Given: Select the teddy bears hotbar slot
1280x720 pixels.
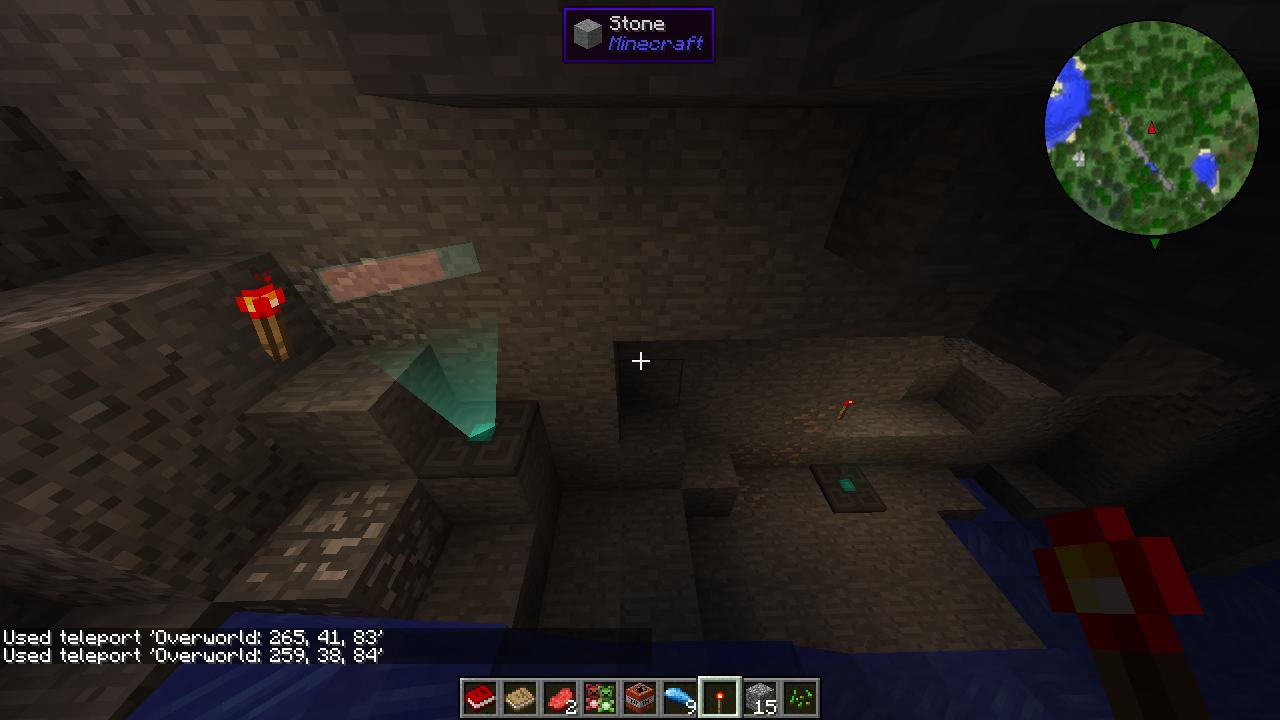Looking at the screenshot, I should point(600,697).
